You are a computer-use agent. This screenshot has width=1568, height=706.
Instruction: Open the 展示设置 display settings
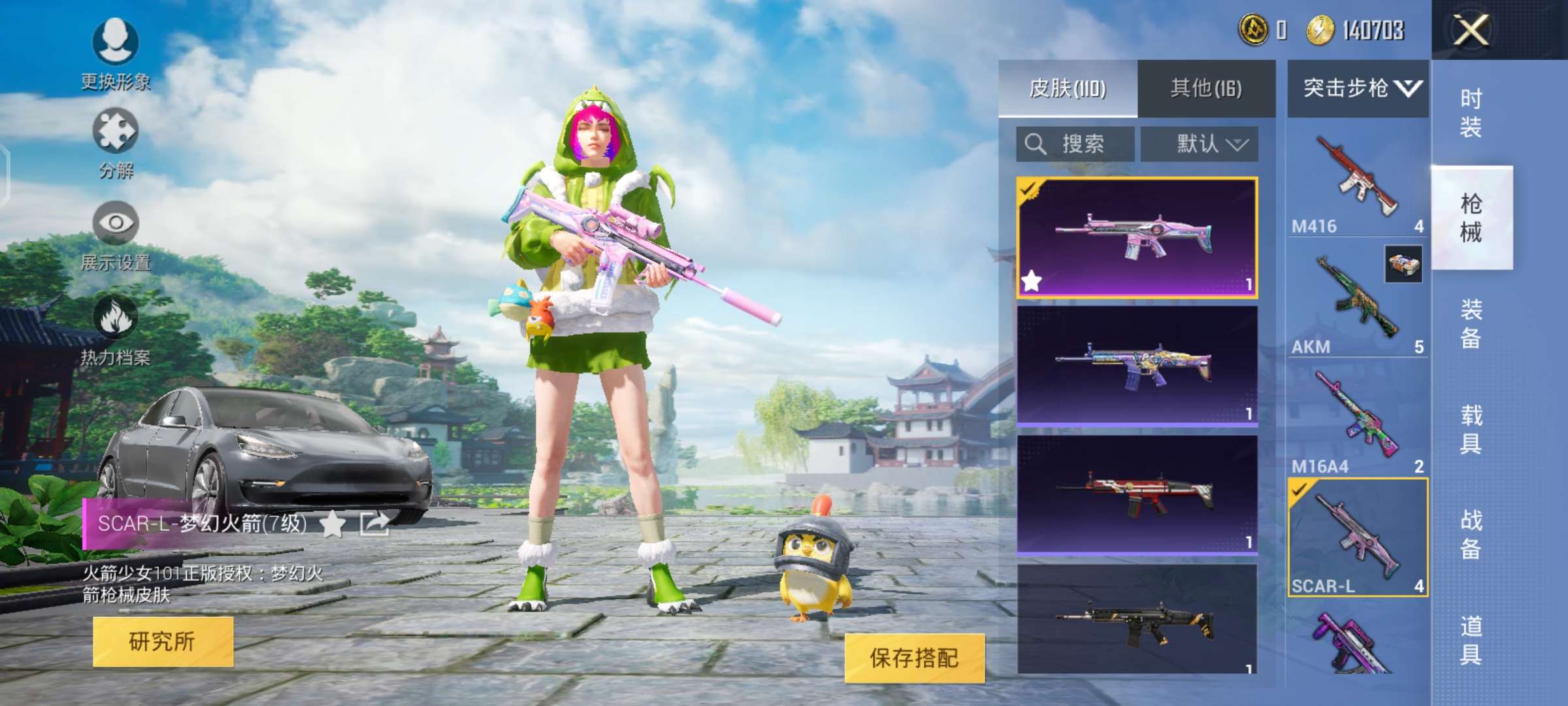[x=118, y=239]
